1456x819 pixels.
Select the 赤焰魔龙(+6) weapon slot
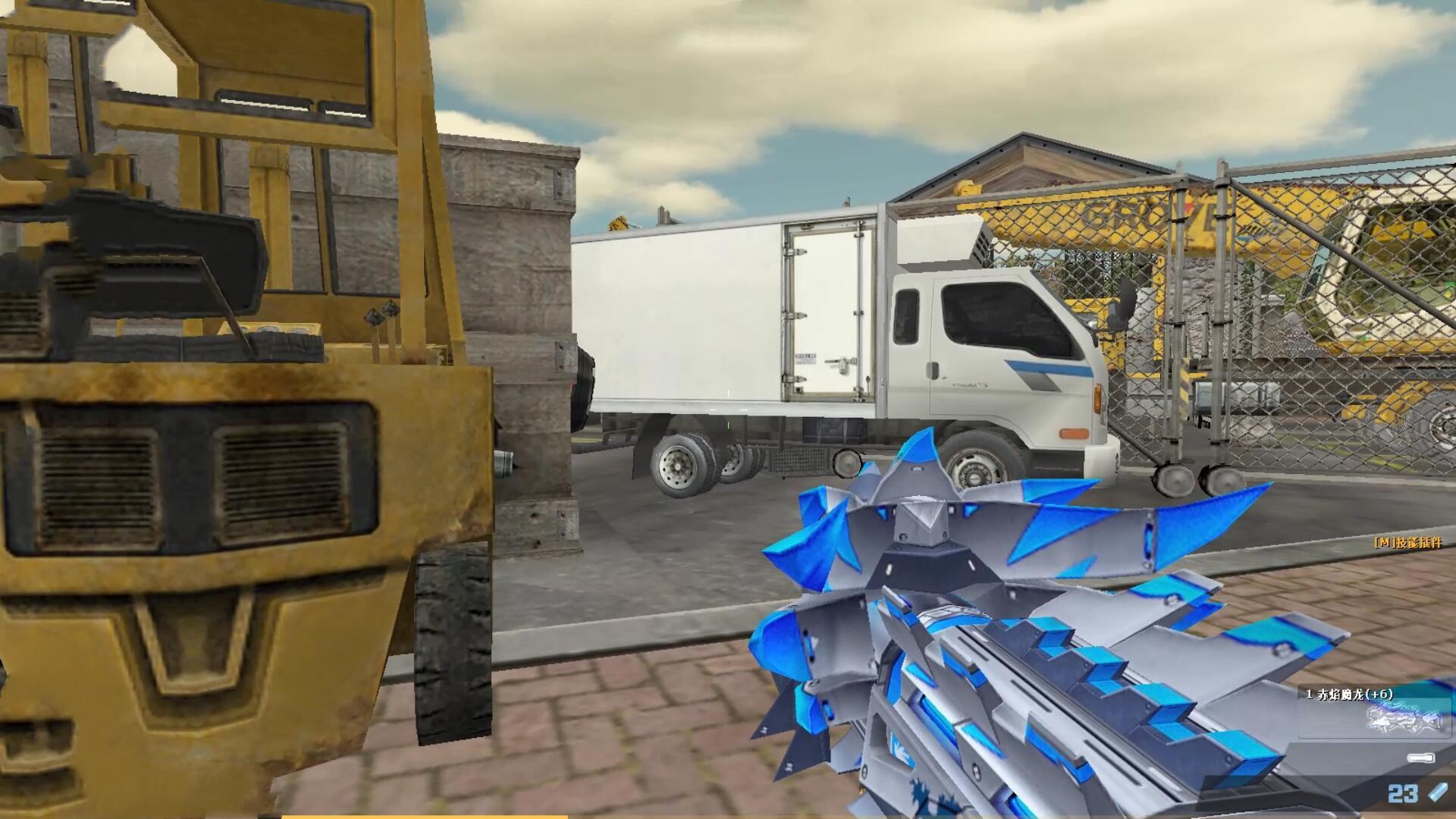click(x=1374, y=713)
